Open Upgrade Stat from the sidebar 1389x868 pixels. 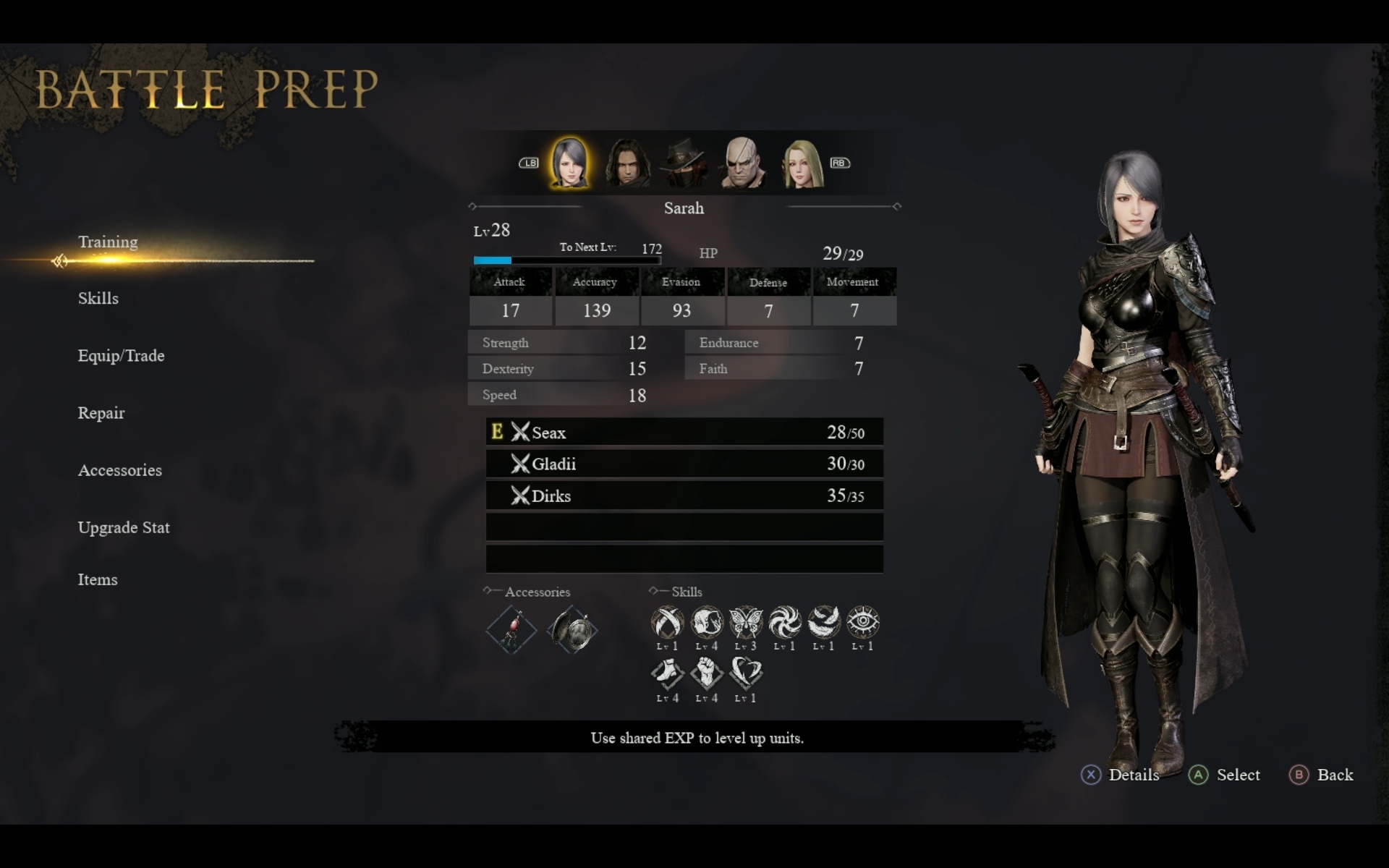[x=124, y=527]
